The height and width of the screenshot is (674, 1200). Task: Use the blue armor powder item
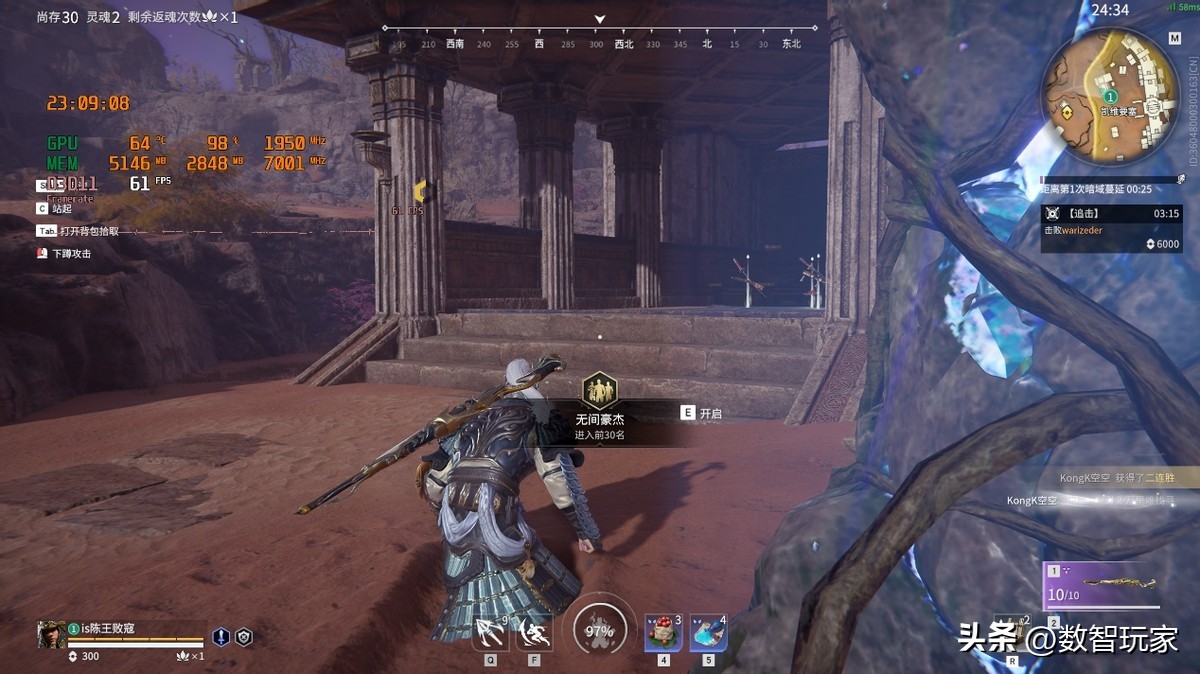(708, 633)
